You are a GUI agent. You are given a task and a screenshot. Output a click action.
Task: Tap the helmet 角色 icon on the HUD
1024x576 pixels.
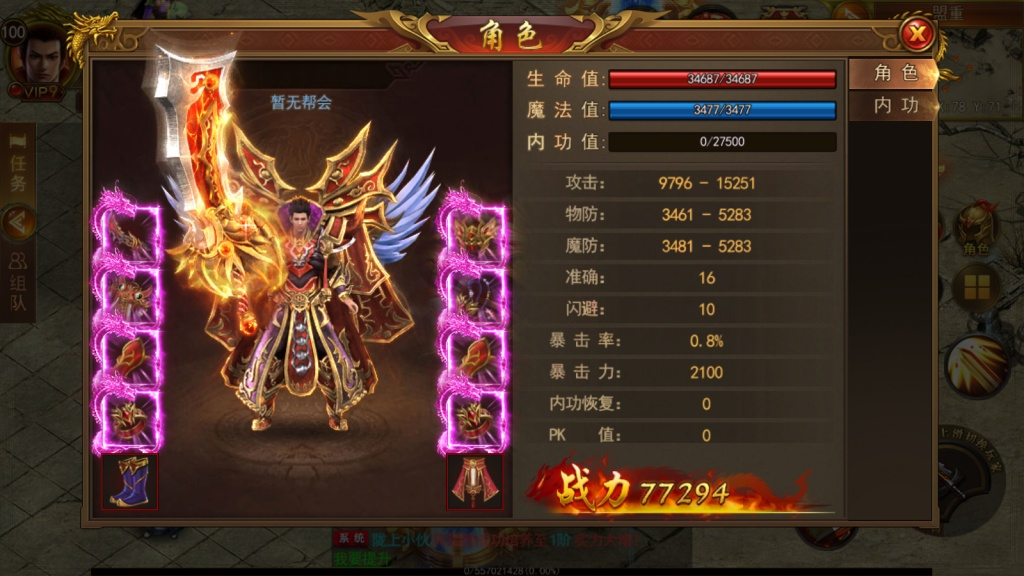(x=976, y=230)
